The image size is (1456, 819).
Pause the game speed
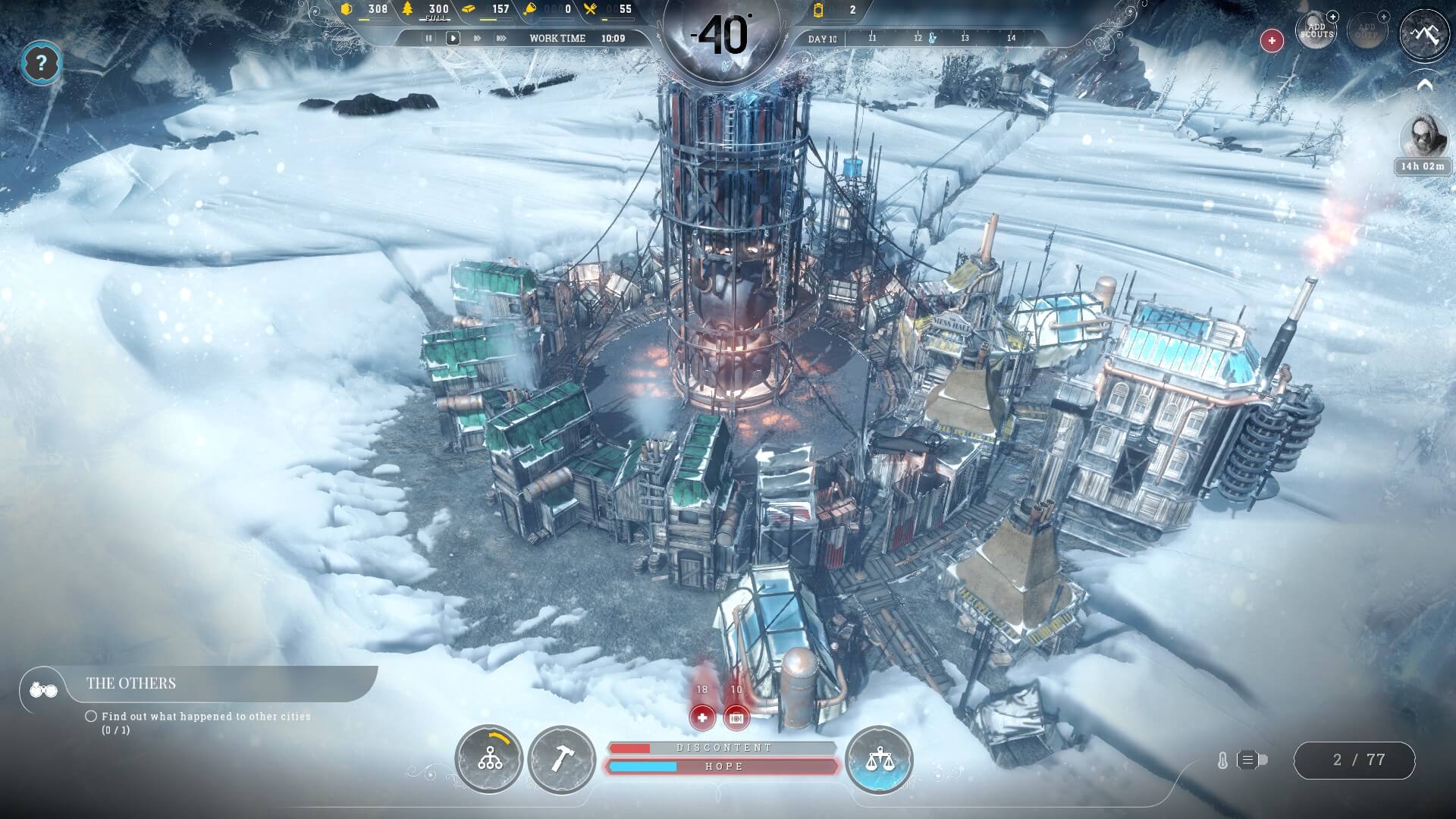(x=429, y=38)
